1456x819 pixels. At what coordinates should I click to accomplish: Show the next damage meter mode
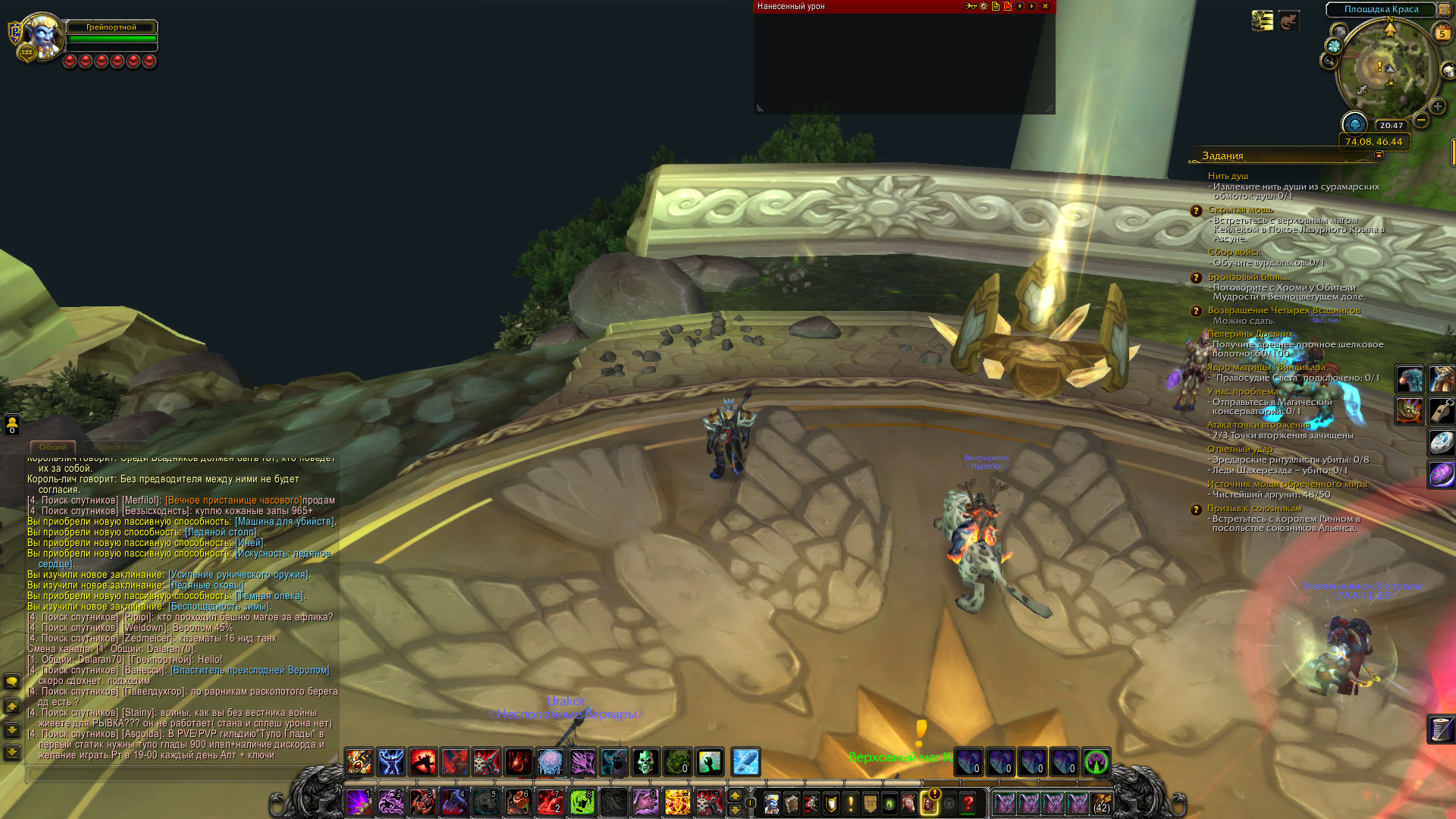[x=1032, y=6]
